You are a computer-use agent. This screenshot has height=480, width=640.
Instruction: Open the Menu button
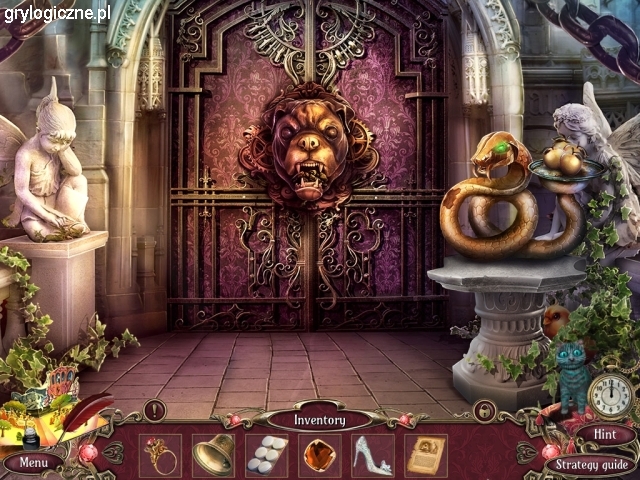click(x=33, y=463)
